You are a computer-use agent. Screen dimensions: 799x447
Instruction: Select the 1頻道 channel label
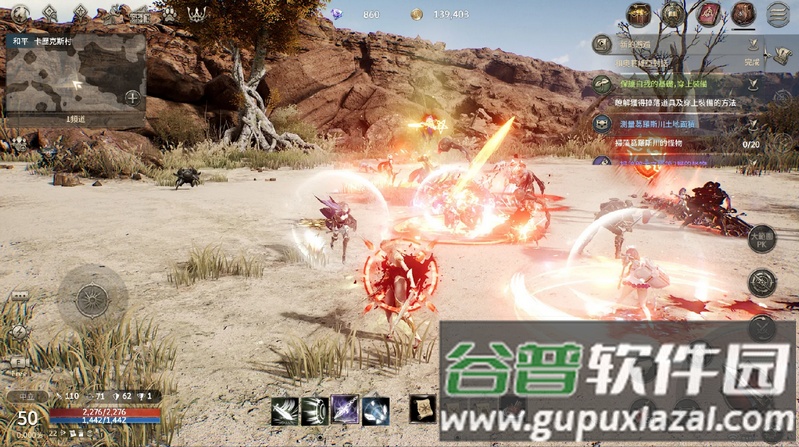click(76, 119)
